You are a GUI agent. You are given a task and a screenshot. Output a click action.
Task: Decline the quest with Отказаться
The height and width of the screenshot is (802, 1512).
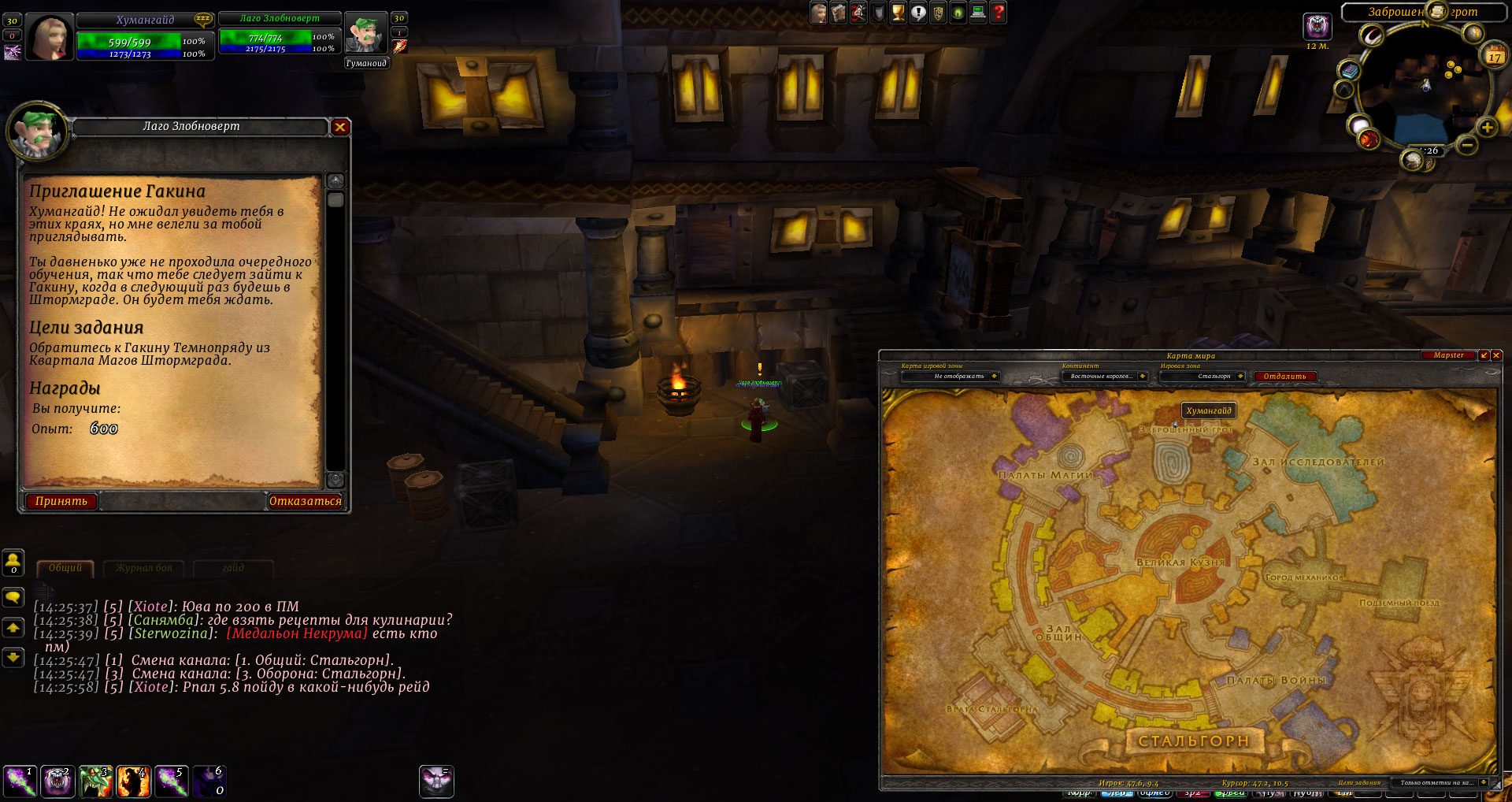point(306,501)
